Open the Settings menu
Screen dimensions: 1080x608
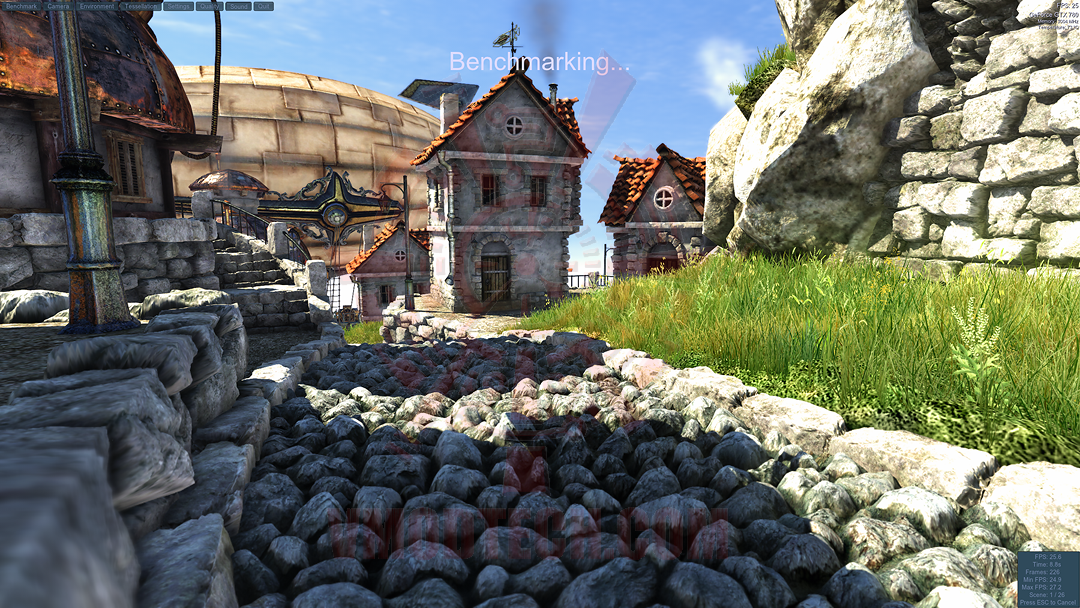tap(178, 6)
